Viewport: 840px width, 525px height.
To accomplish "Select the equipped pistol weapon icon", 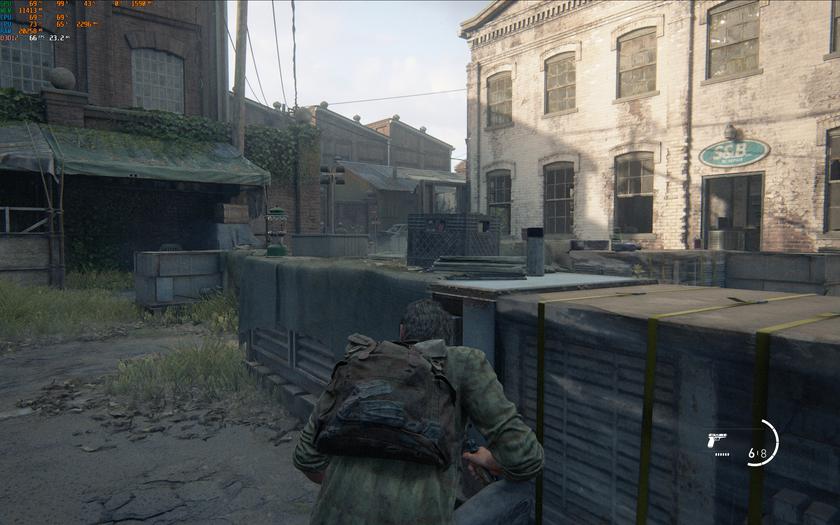I will (x=716, y=440).
